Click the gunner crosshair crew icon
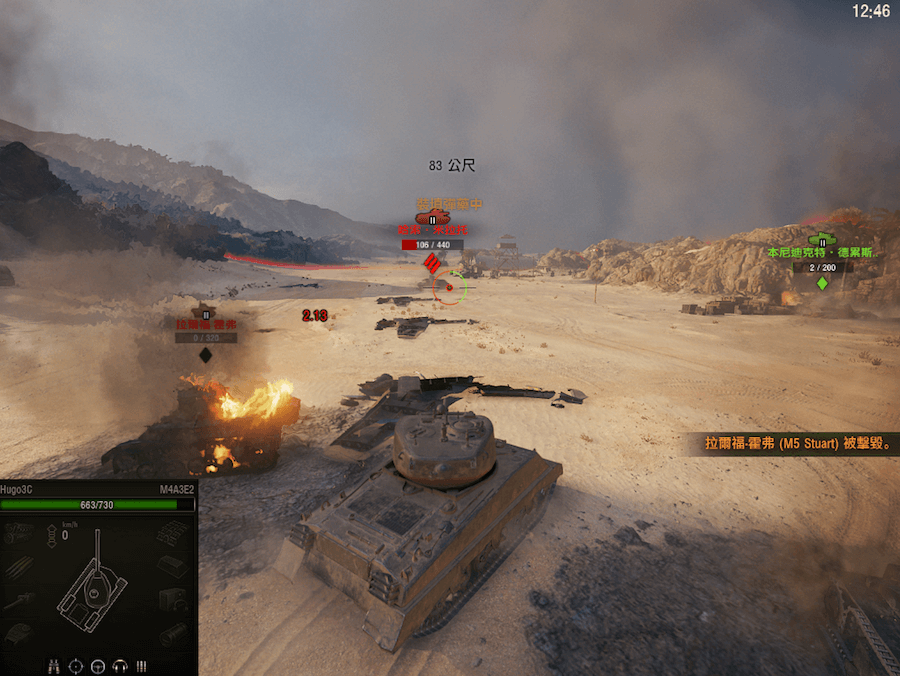This screenshot has height=676, width=900. [x=76, y=665]
